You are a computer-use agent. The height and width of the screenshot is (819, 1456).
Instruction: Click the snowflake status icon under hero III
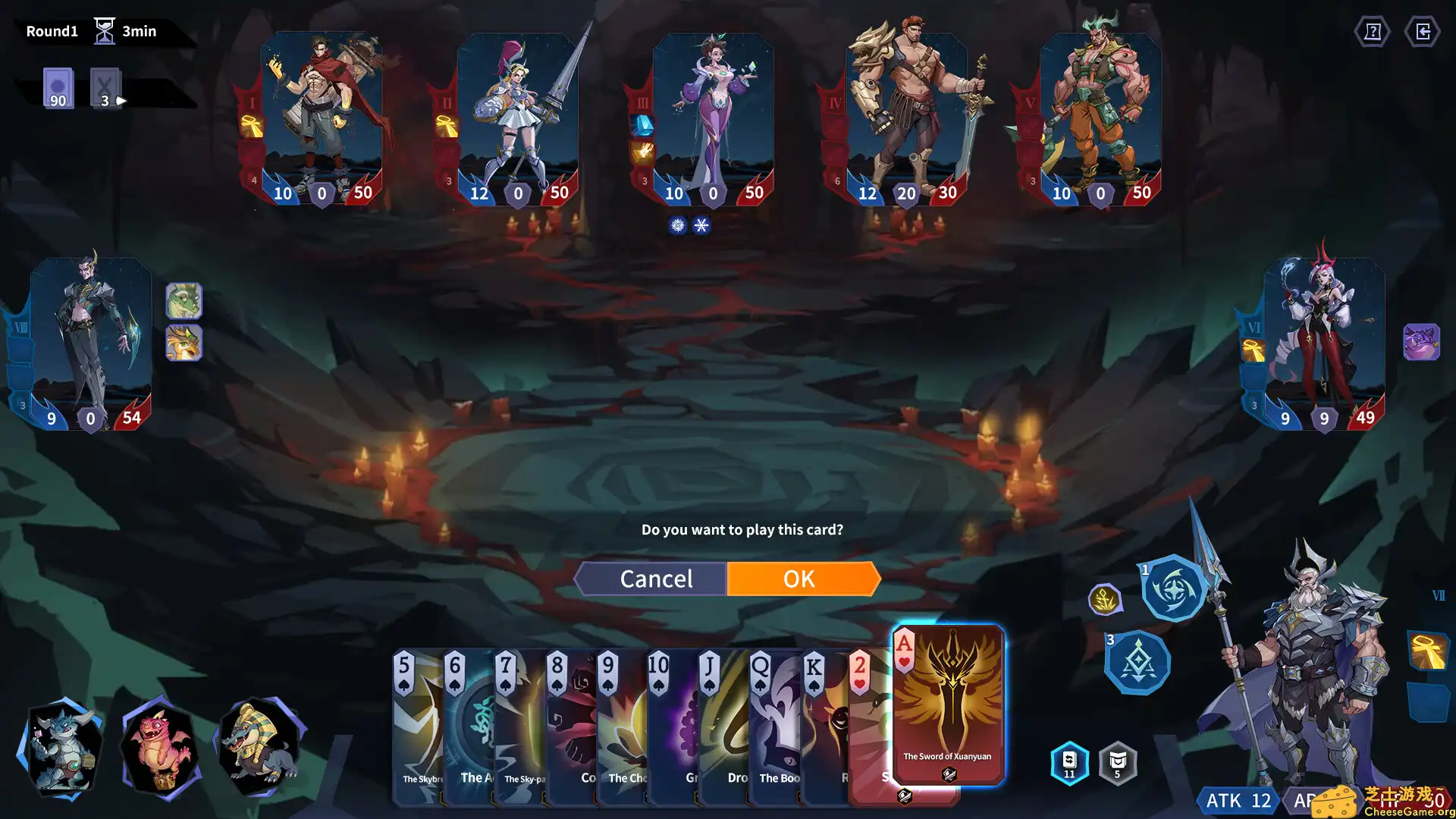pyautogui.click(x=701, y=224)
